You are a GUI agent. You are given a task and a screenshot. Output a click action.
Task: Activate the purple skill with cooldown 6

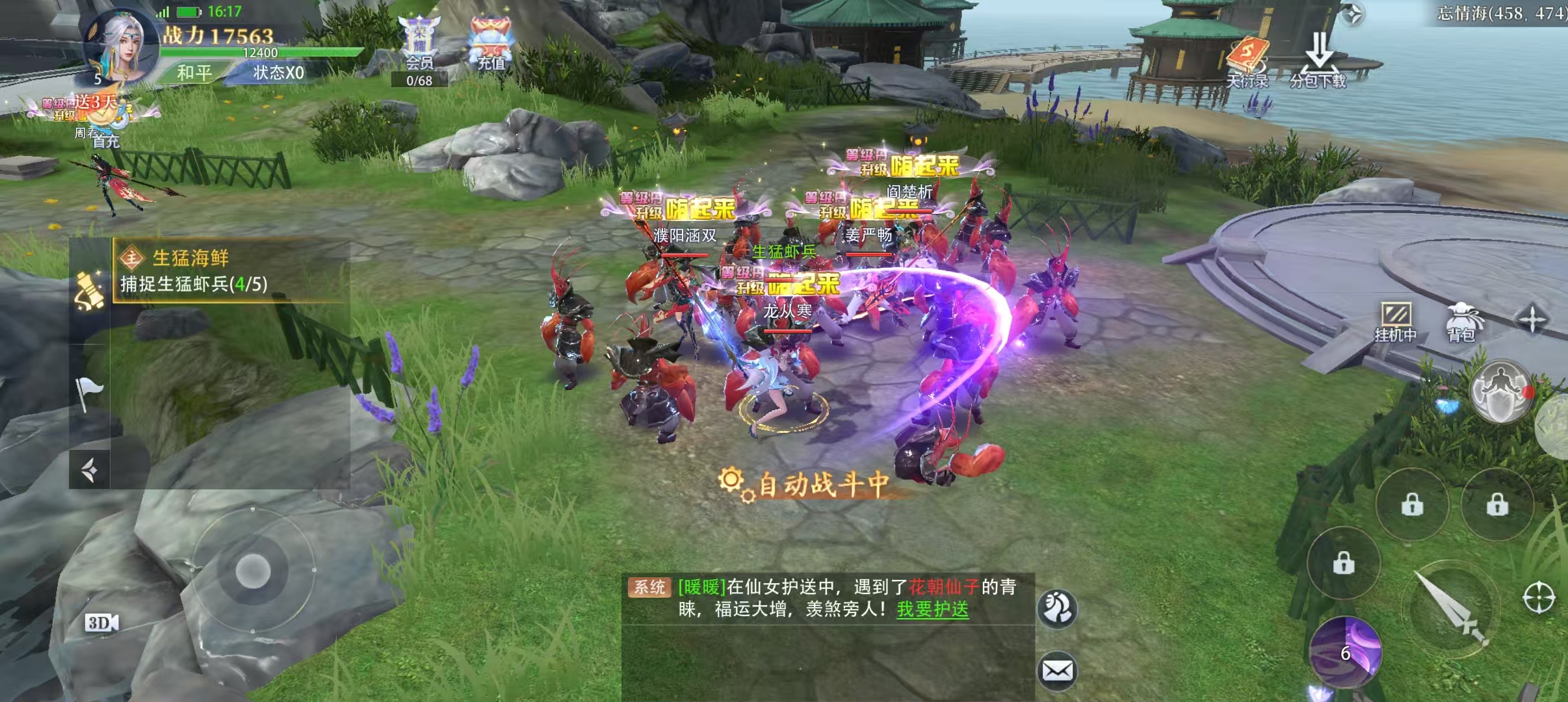click(x=1345, y=652)
